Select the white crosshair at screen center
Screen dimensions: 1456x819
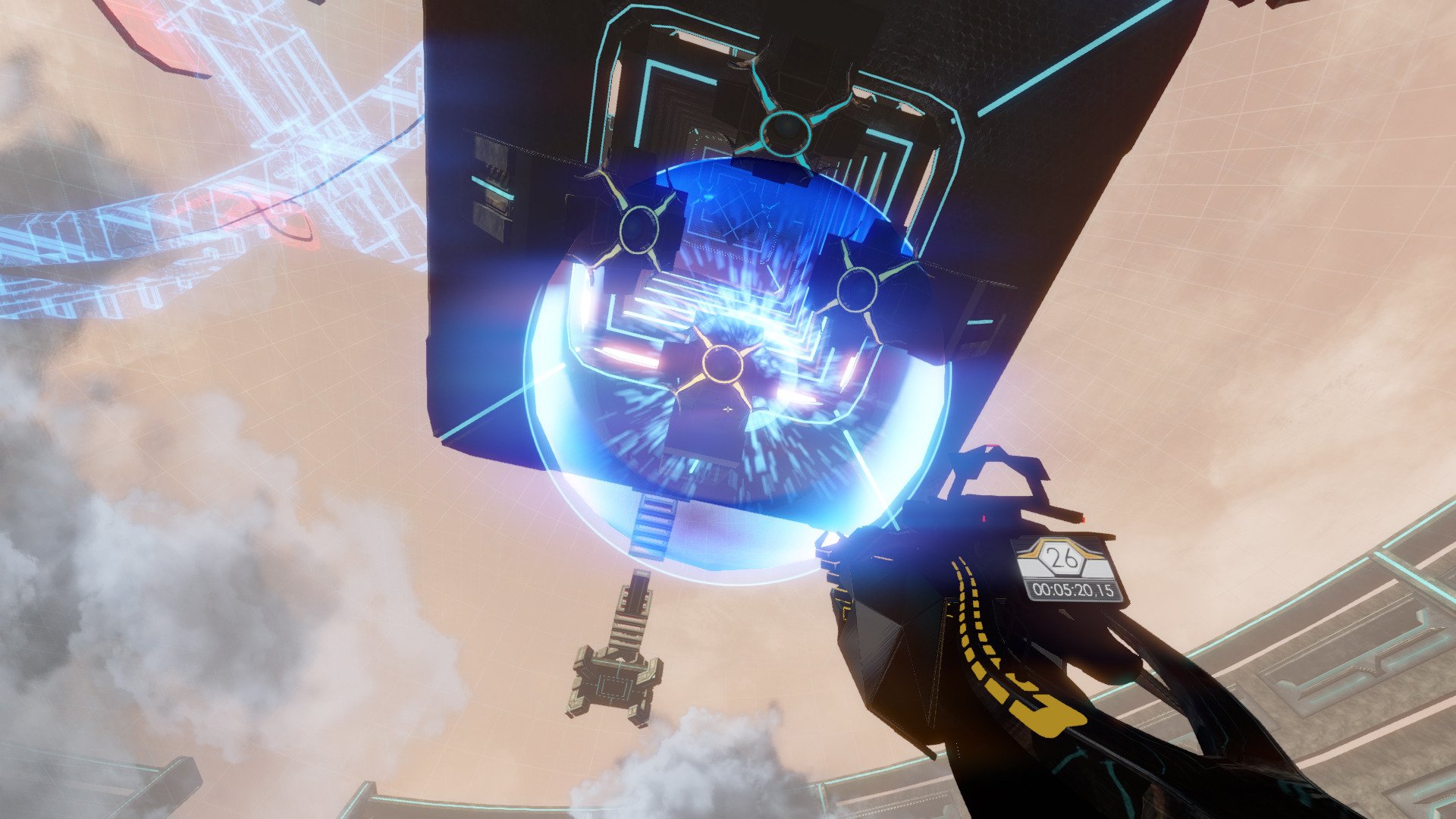[728, 408]
